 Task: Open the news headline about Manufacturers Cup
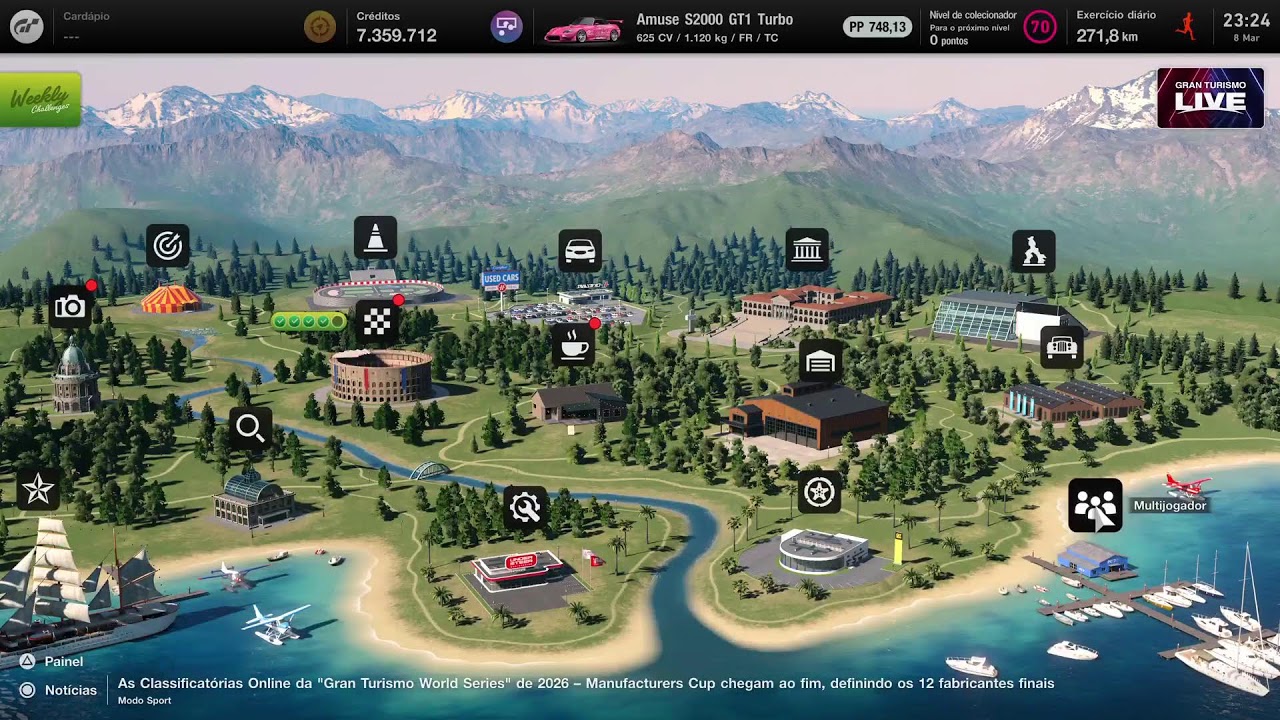tap(586, 684)
